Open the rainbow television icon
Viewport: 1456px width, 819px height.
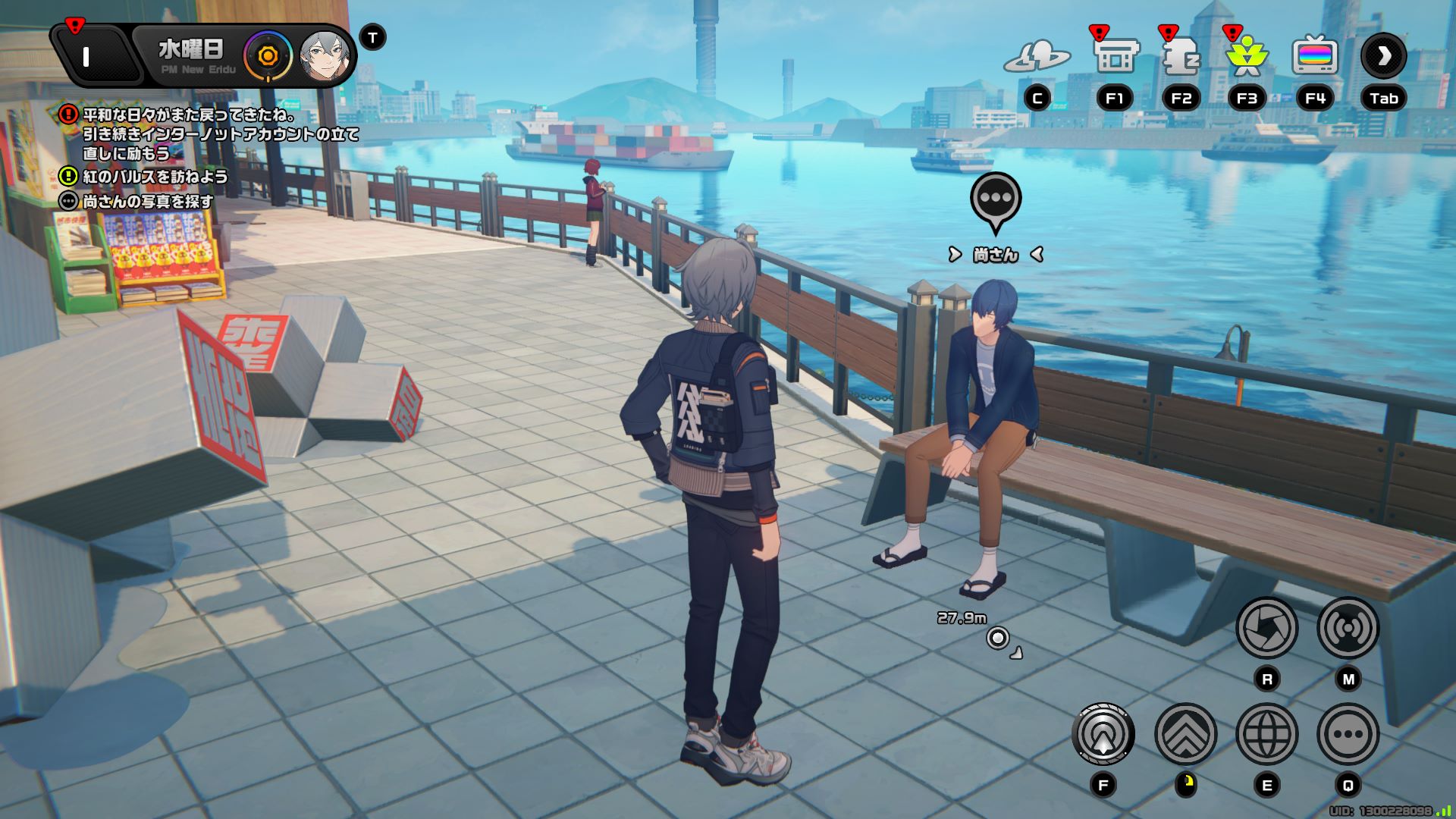click(1314, 56)
